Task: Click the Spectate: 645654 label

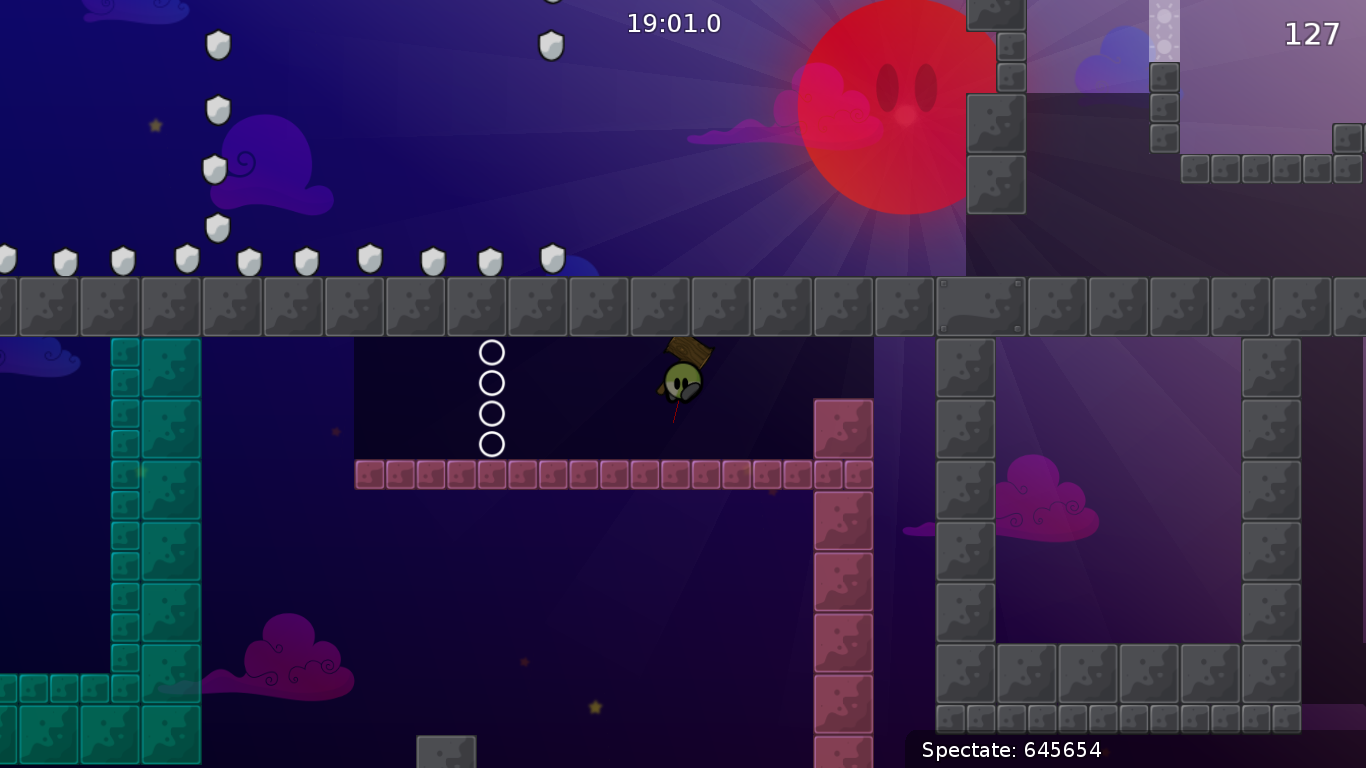Action: click(1010, 750)
